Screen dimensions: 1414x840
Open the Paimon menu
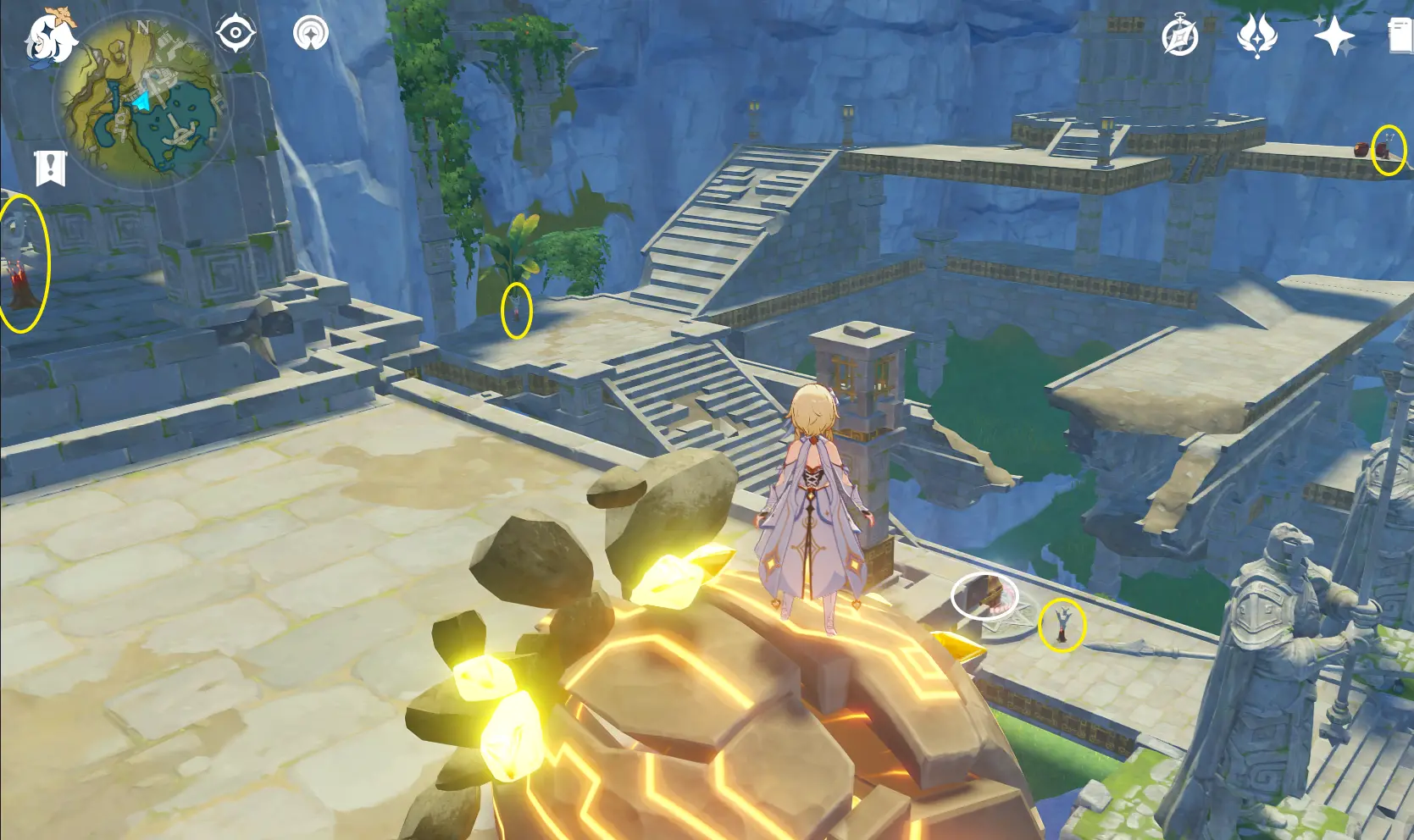coord(49,38)
